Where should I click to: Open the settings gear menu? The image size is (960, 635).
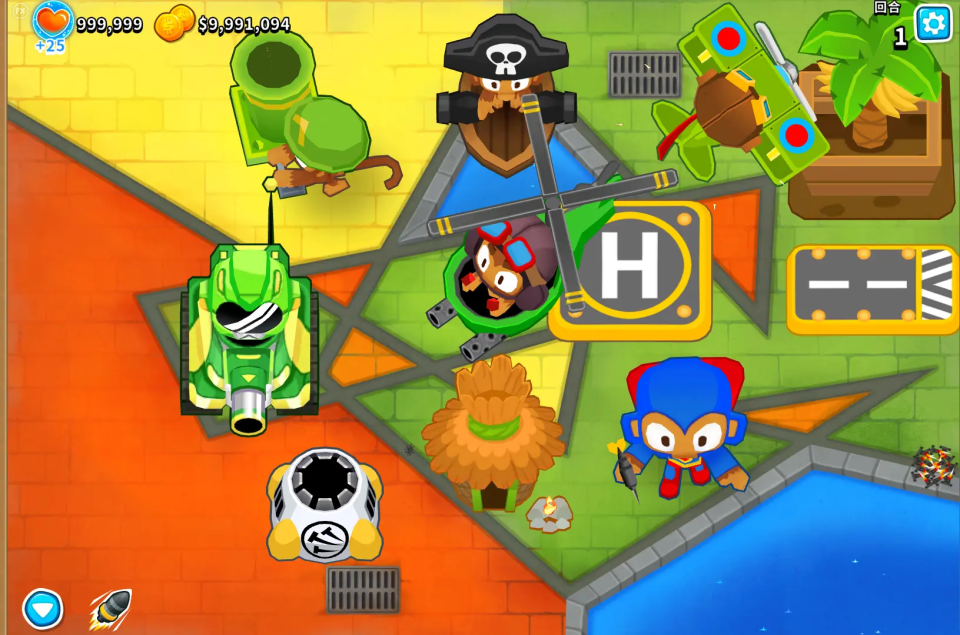[x=933, y=23]
